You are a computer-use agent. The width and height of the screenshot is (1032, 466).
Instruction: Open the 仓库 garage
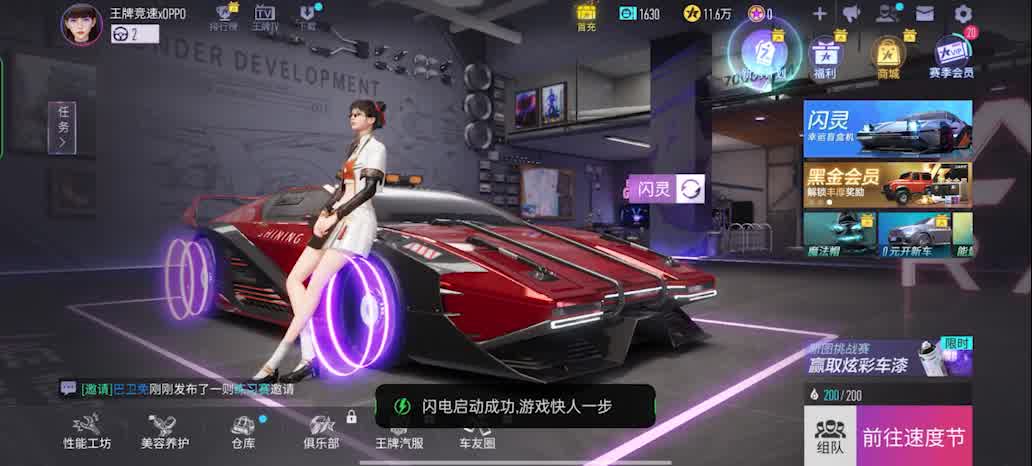[x=243, y=432]
